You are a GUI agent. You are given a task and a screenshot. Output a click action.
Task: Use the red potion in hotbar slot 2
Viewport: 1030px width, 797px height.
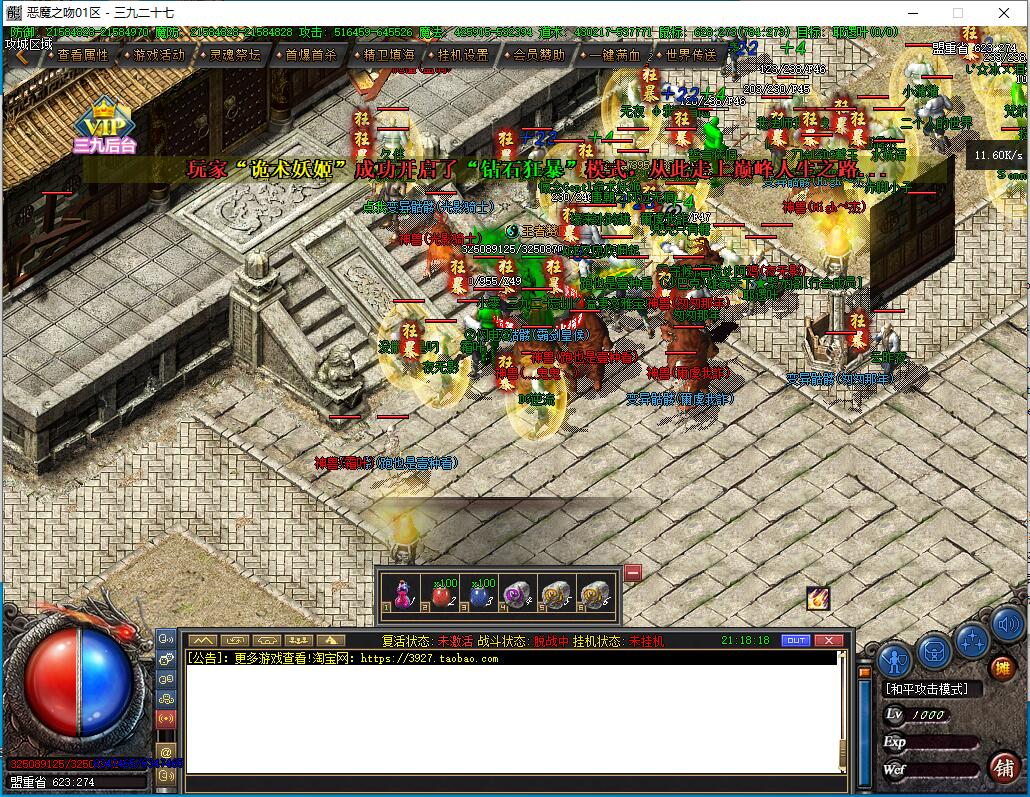[439, 594]
